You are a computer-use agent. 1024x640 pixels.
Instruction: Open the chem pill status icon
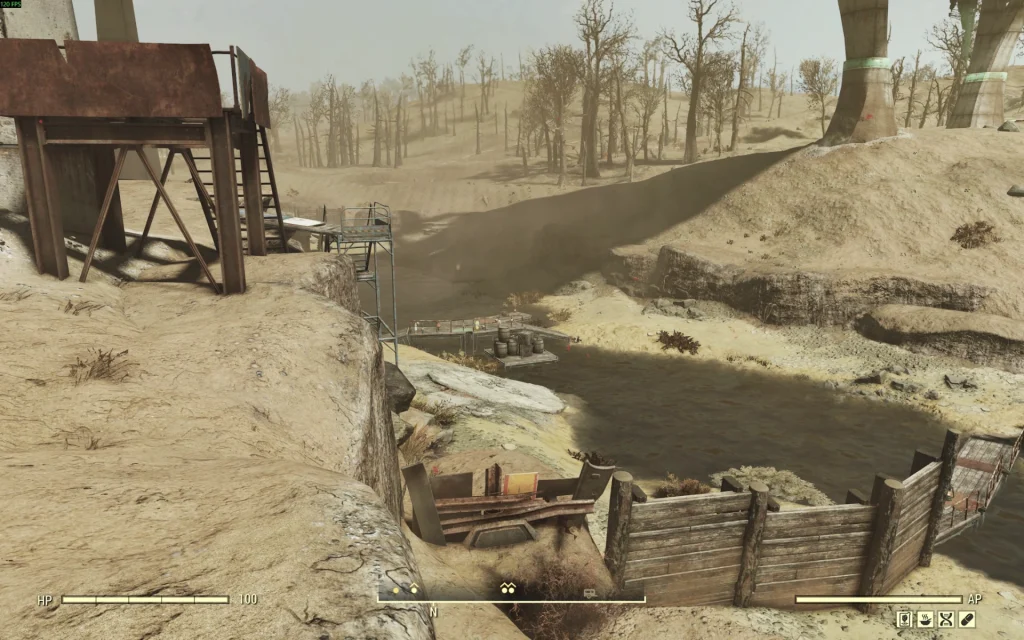(967, 619)
